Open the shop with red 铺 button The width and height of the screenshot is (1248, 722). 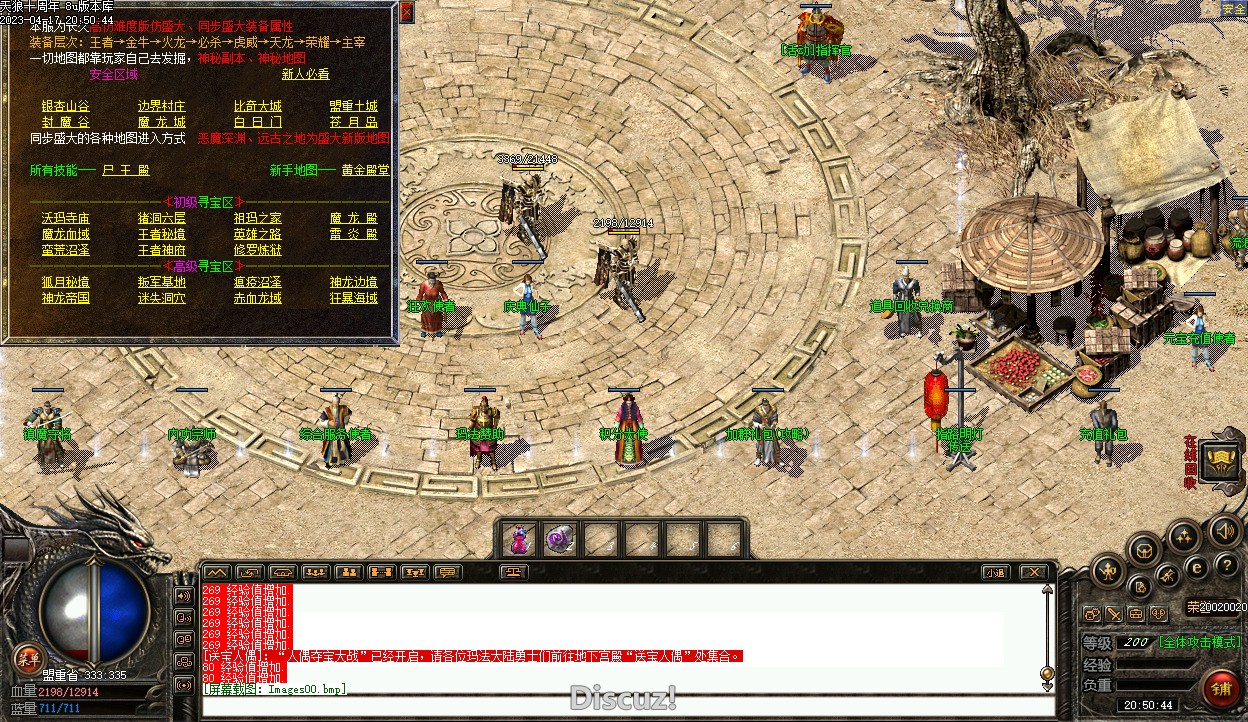[x=1220, y=689]
